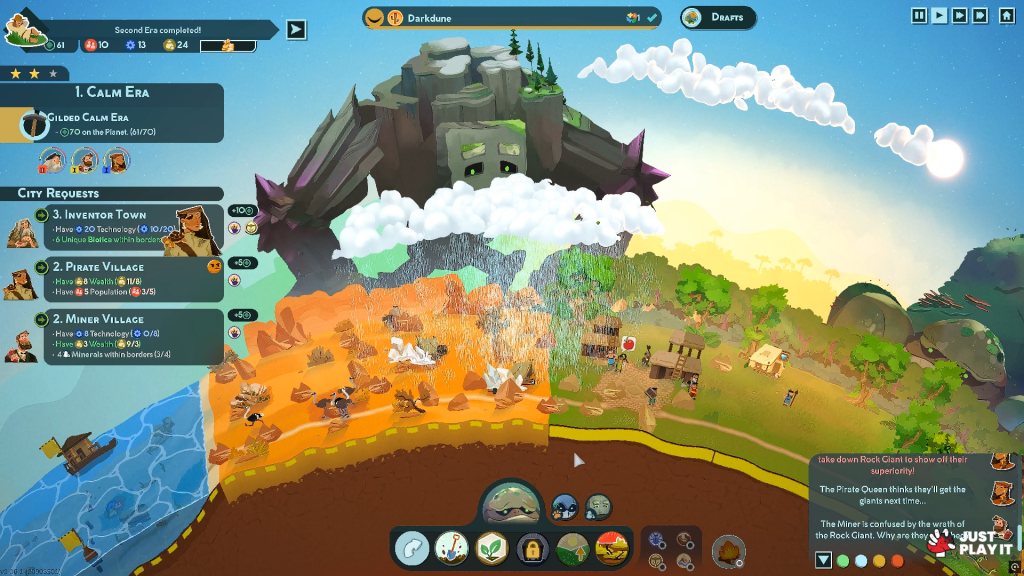Select the Gilded Calm Era objective
This screenshot has height=576, width=1024.
112,125
